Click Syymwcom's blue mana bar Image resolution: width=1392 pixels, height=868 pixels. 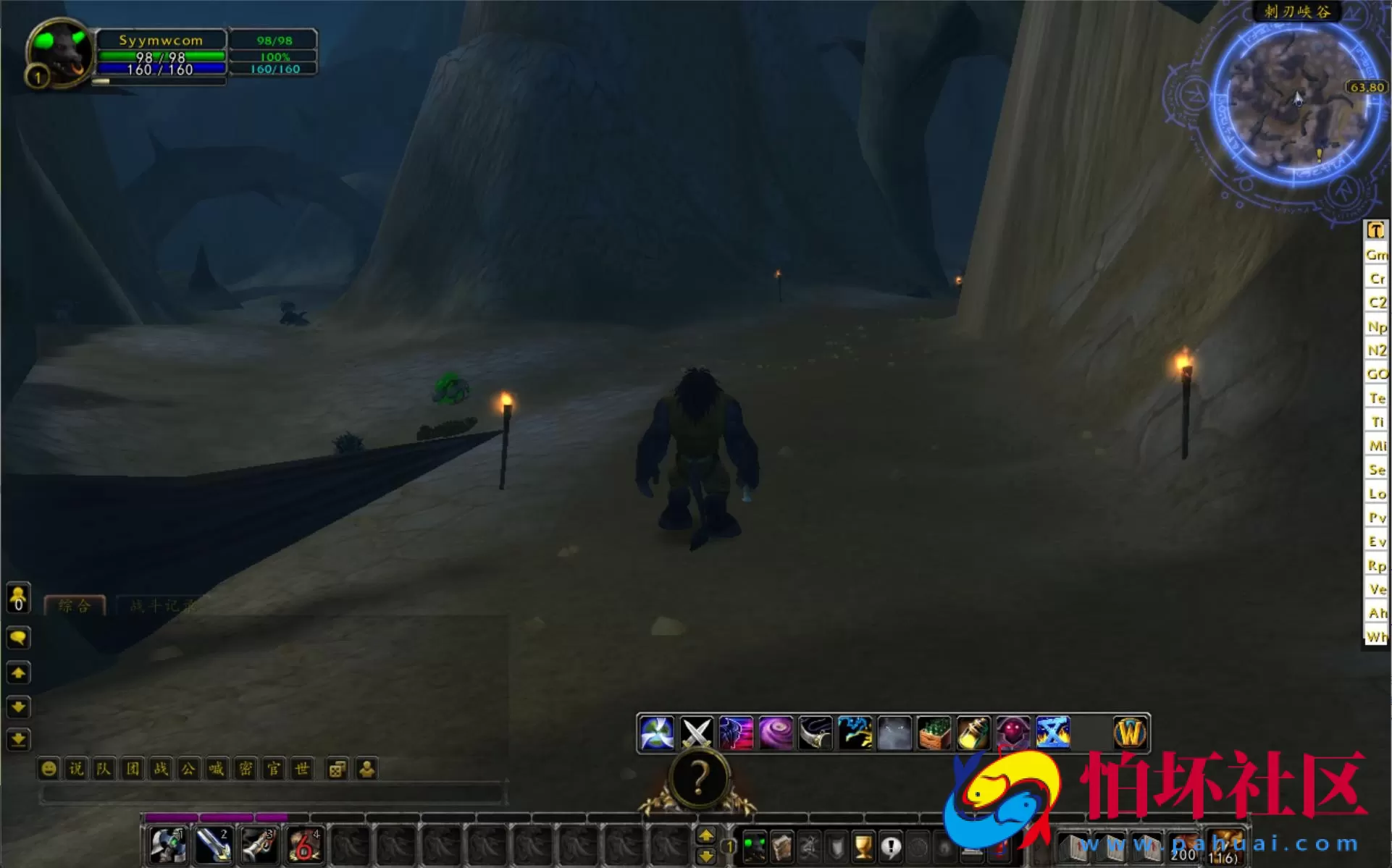click(161, 68)
